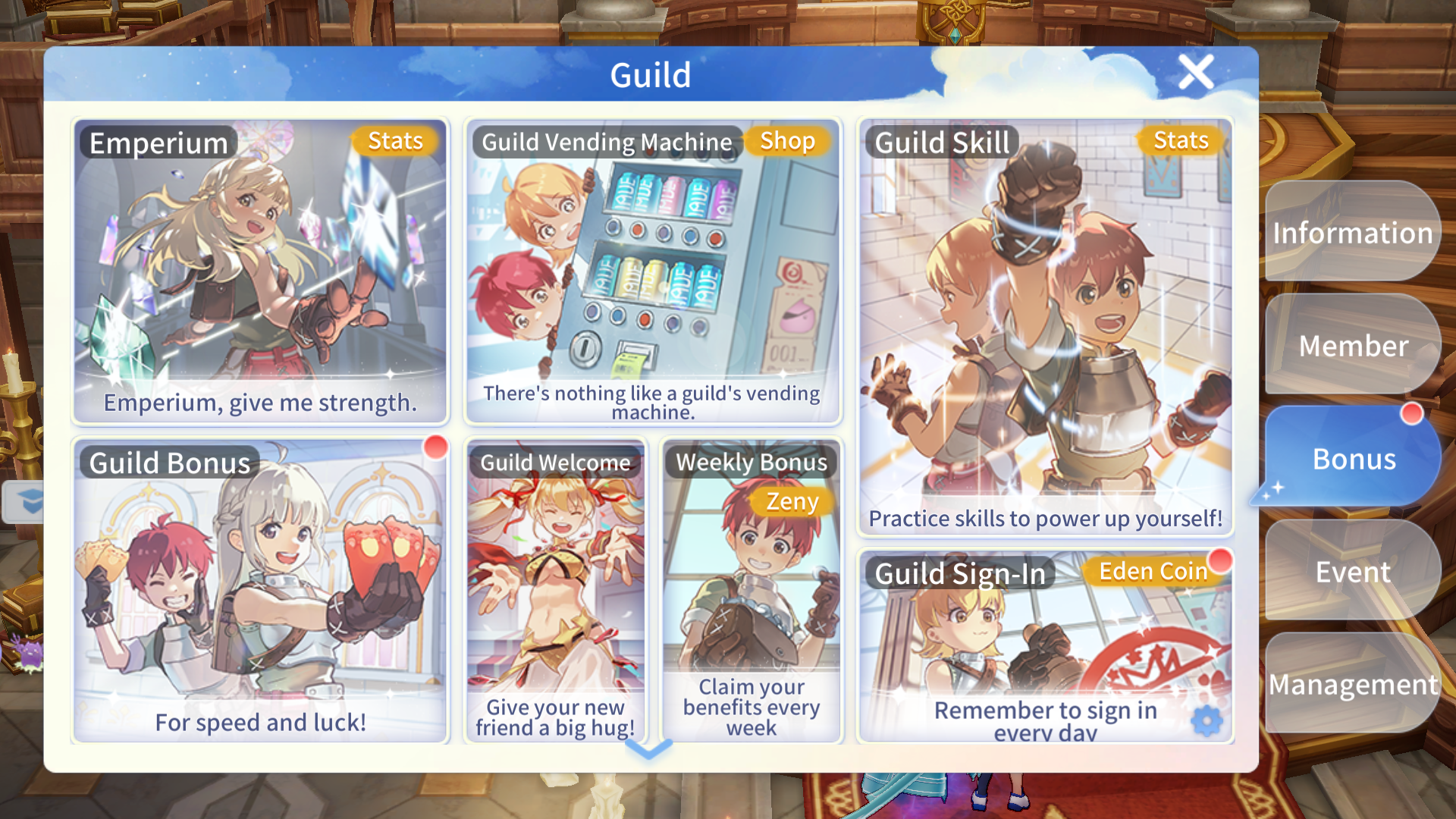Screen dimensions: 1456x819
Task: Switch to the Member tab
Action: [1352, 346]
